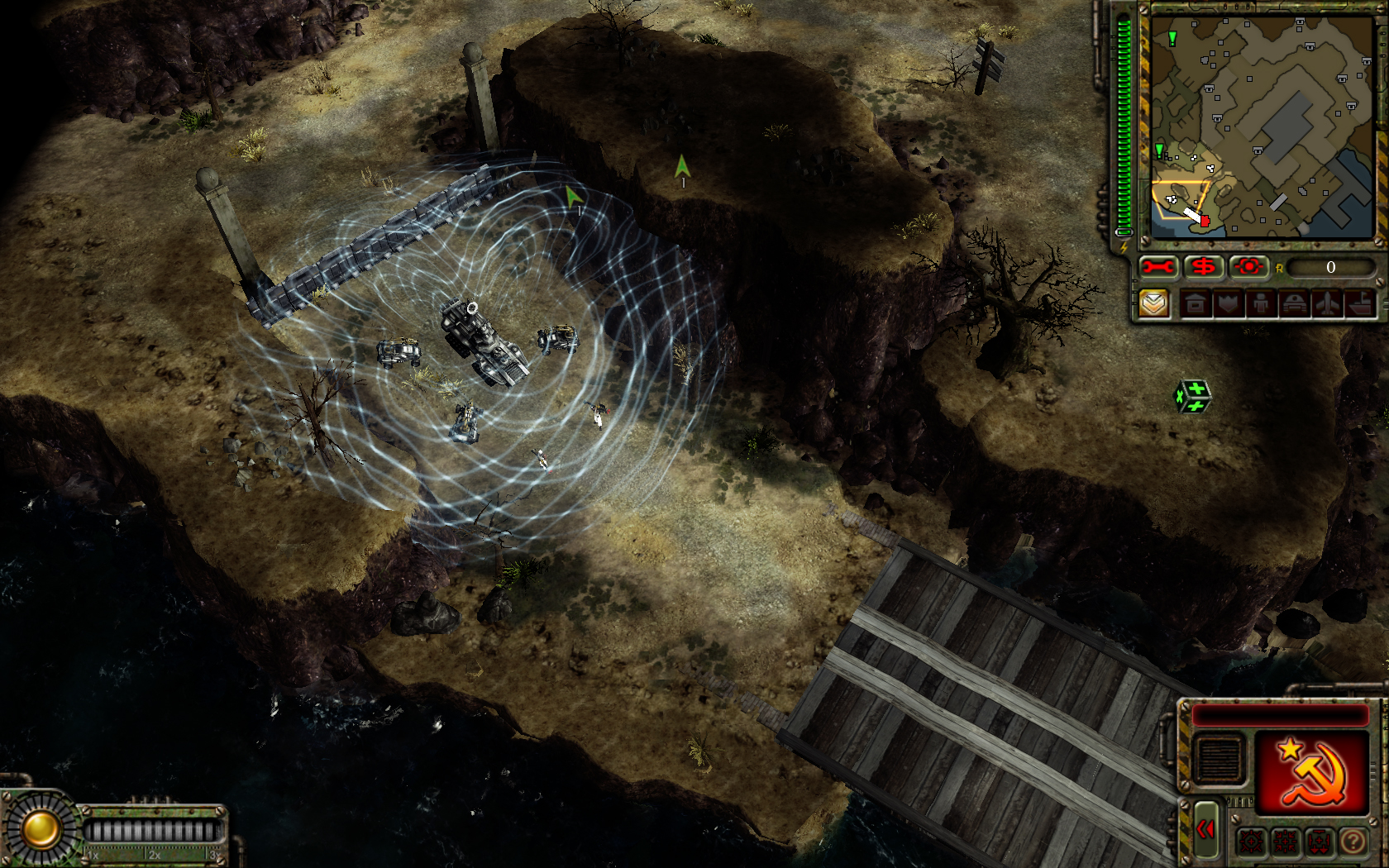This screenshot has height=868, width=1389.
Task: Open the question mark help button
Action: tap(1353, 842)
